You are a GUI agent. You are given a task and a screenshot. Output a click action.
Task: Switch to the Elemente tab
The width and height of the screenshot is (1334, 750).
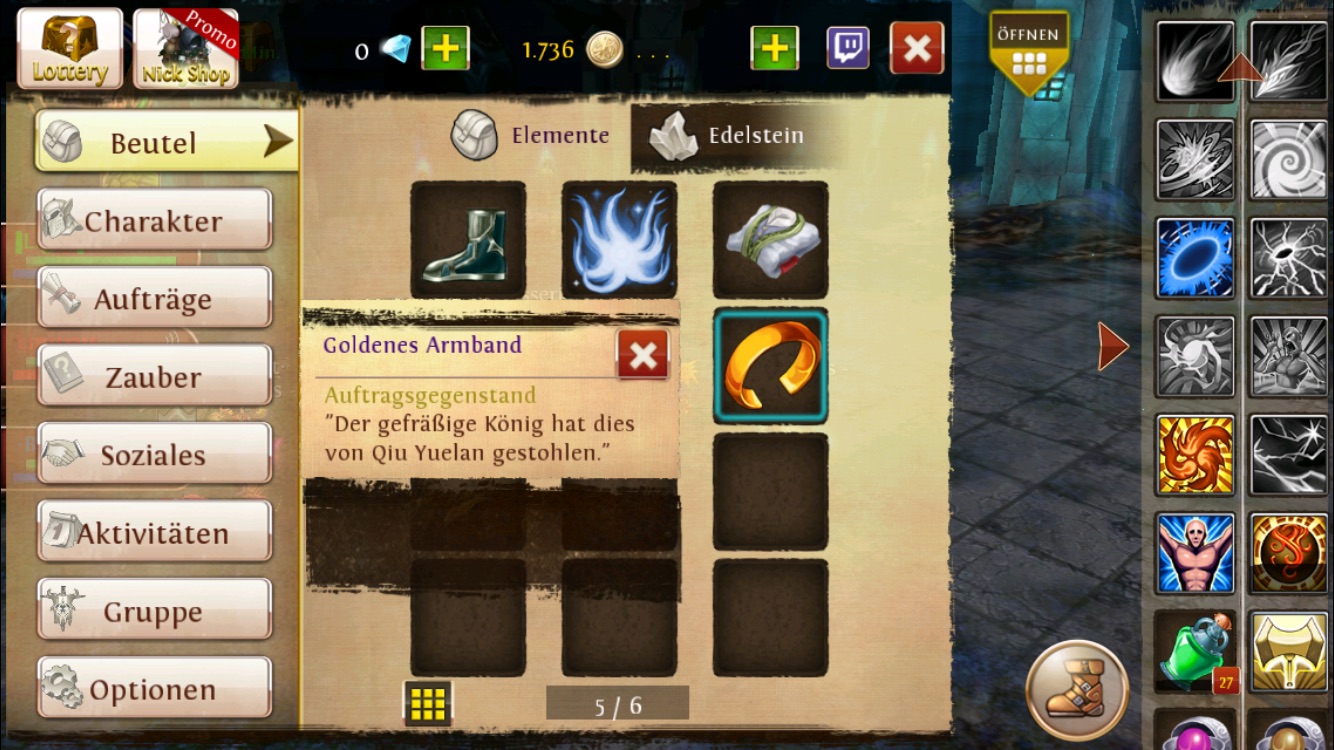(532, 135)
